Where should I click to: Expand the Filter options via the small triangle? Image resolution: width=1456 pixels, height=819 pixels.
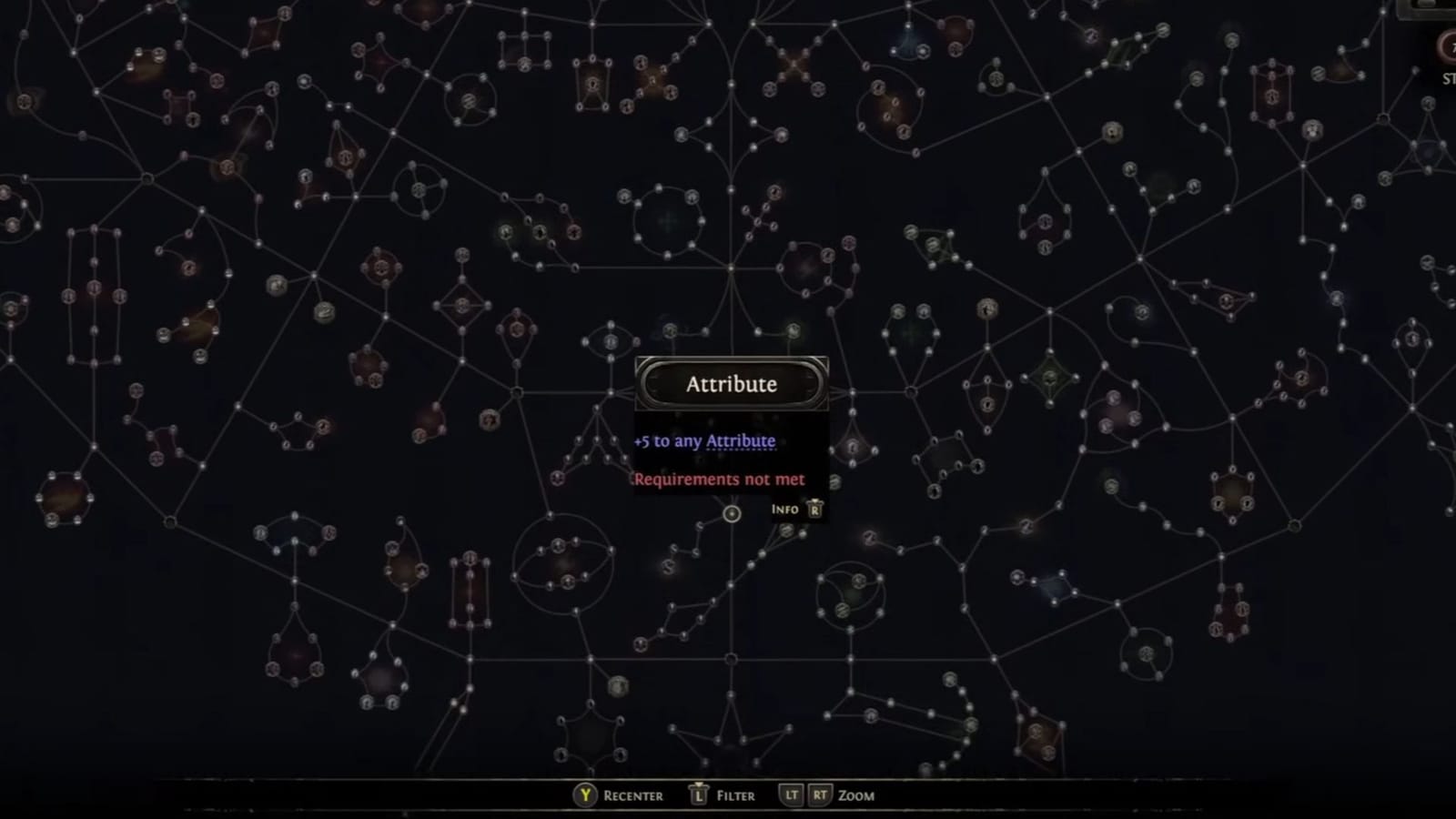point(699,784)
